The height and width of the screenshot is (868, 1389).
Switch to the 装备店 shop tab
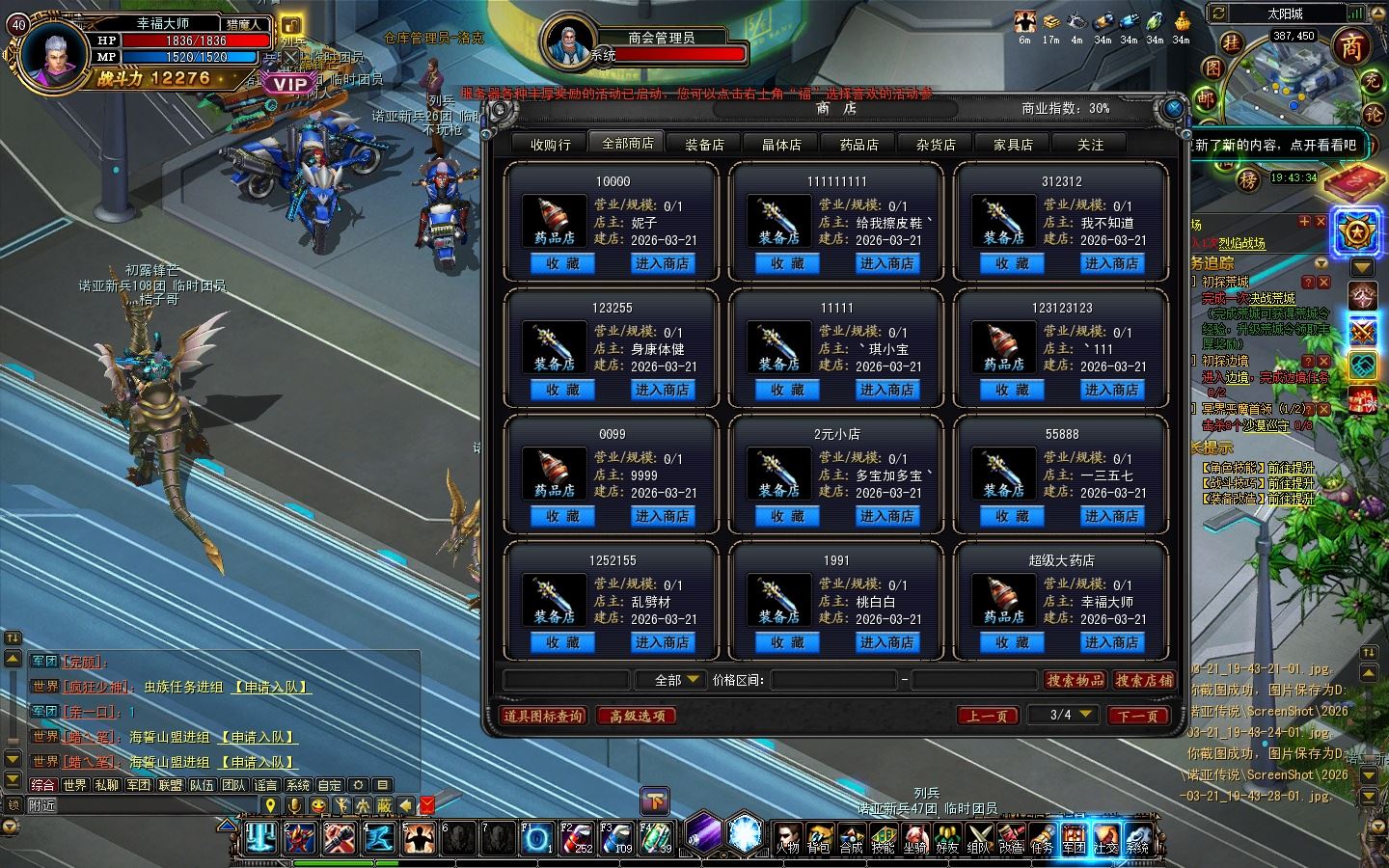click(x=704, y=145)
